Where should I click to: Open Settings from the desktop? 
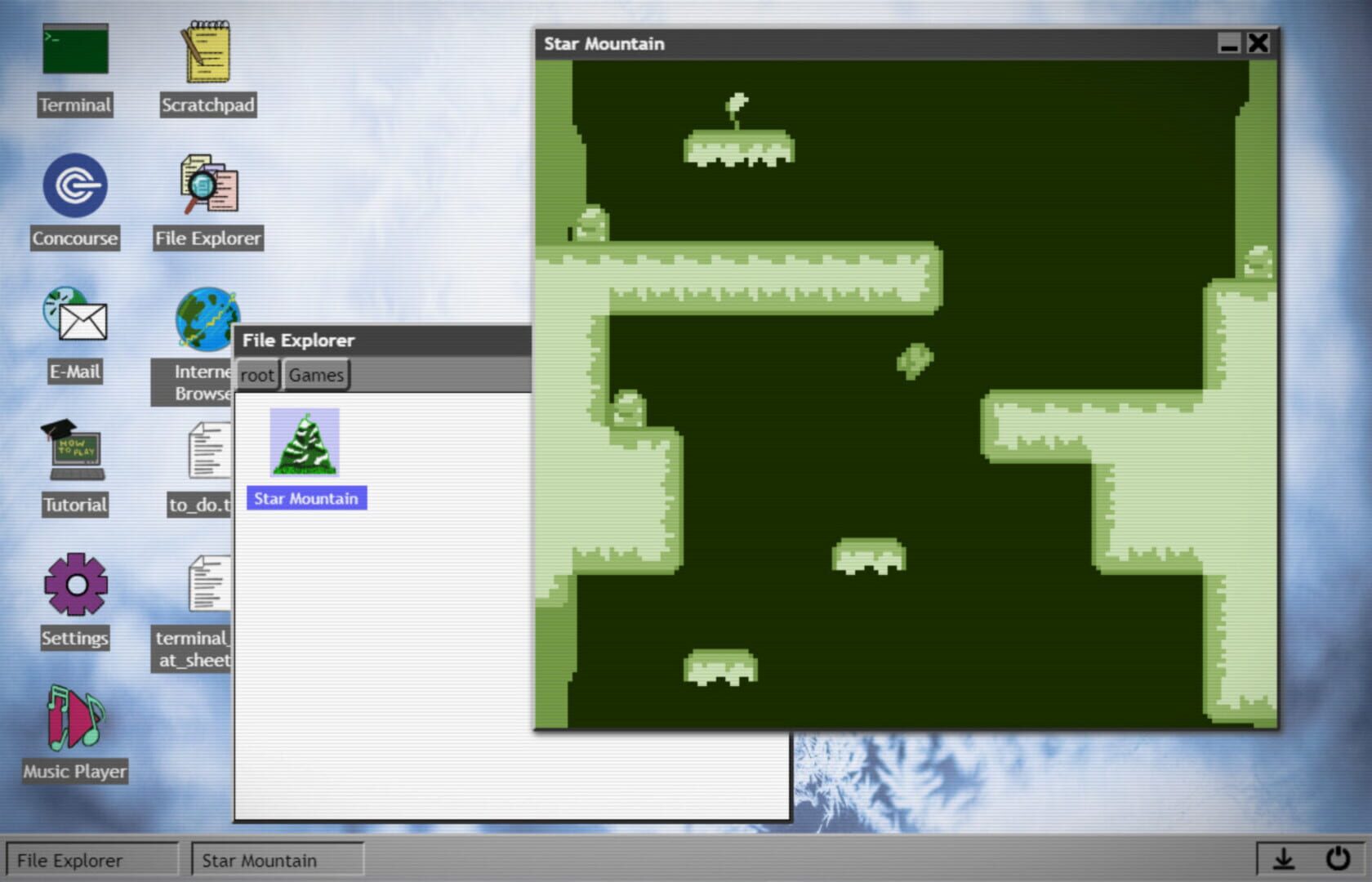pyautogui.click(x=74, y=588)
